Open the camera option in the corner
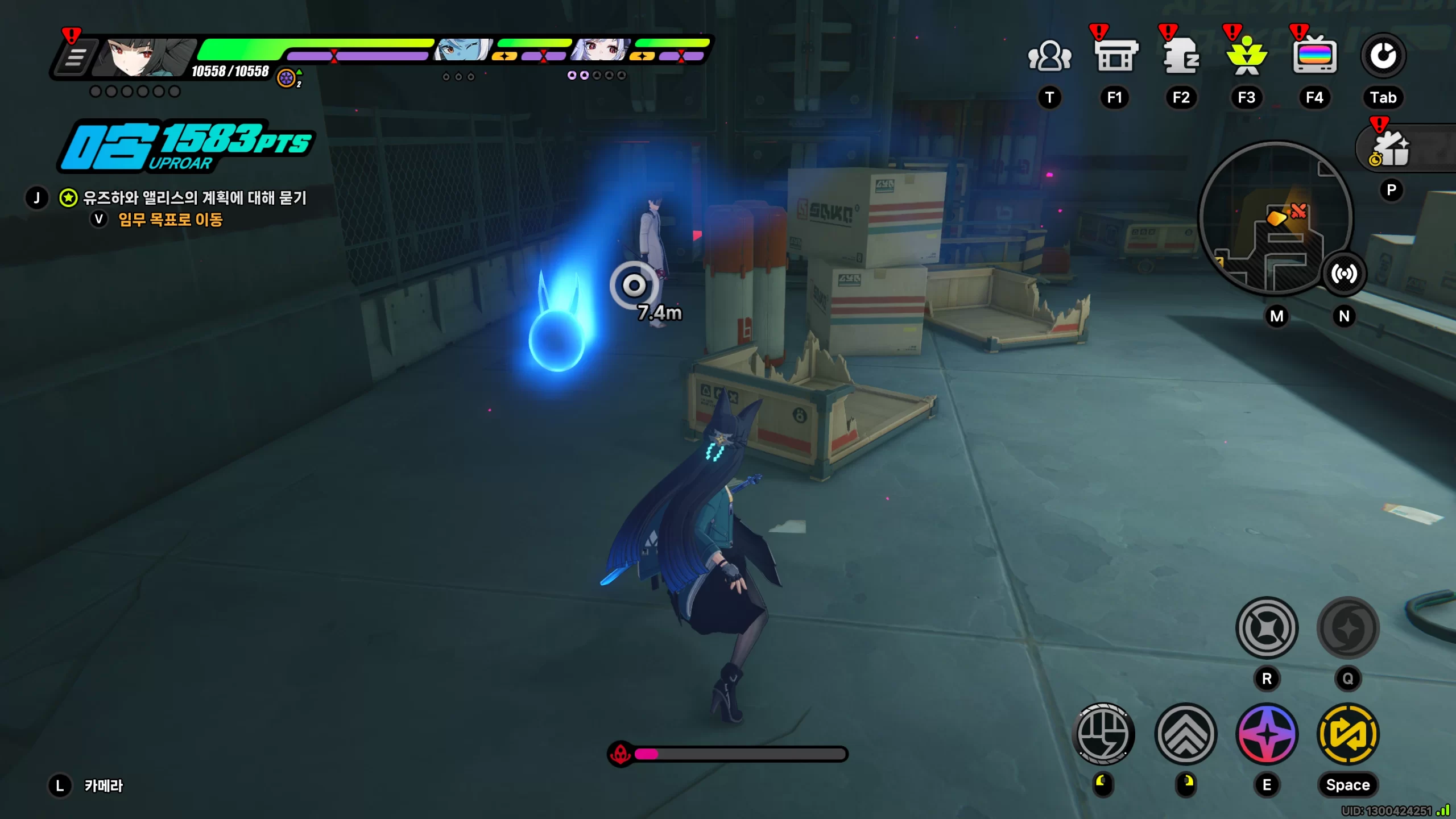 [103, 785]
